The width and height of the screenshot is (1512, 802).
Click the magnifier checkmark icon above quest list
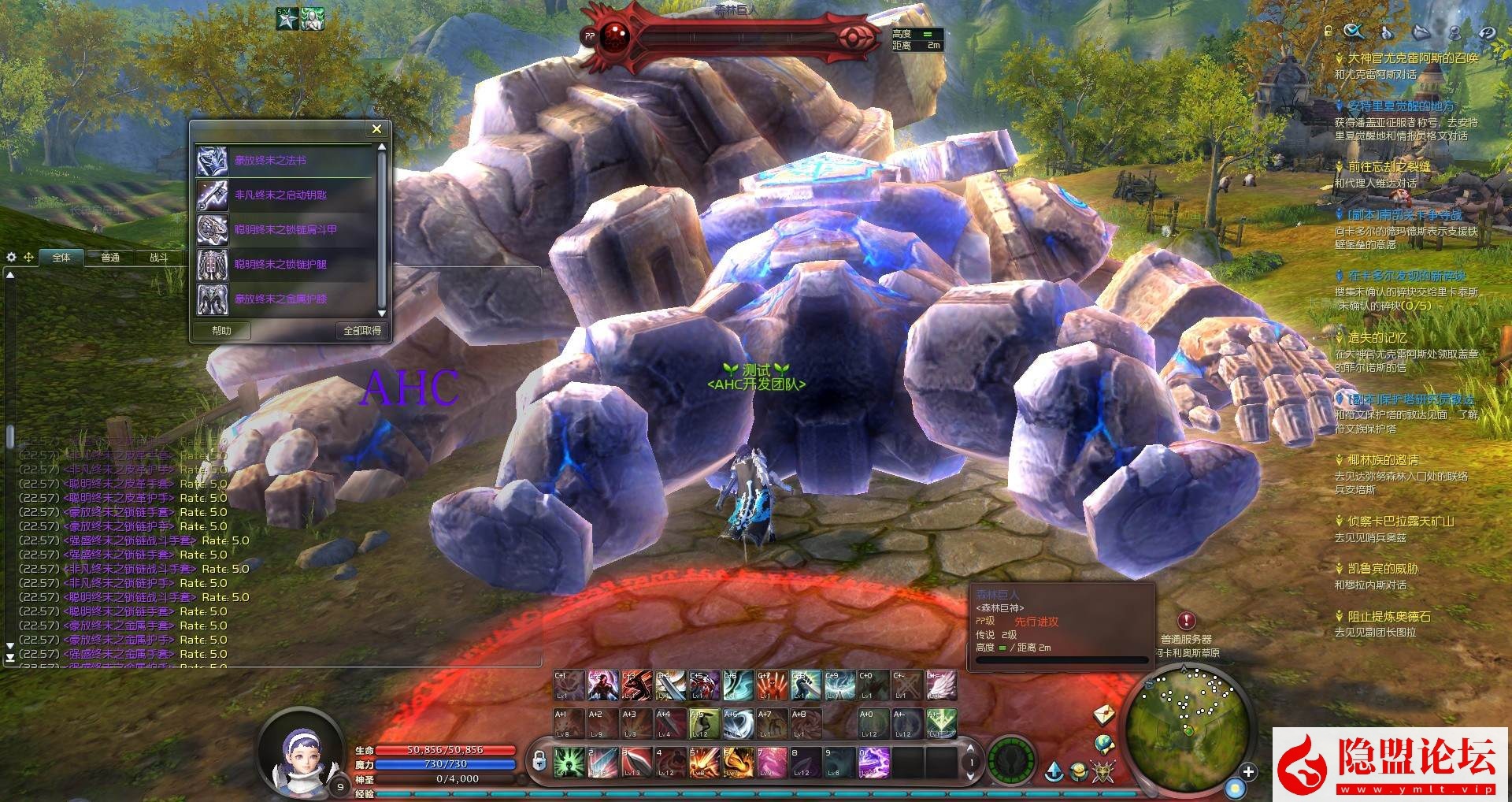(1353, 32)
